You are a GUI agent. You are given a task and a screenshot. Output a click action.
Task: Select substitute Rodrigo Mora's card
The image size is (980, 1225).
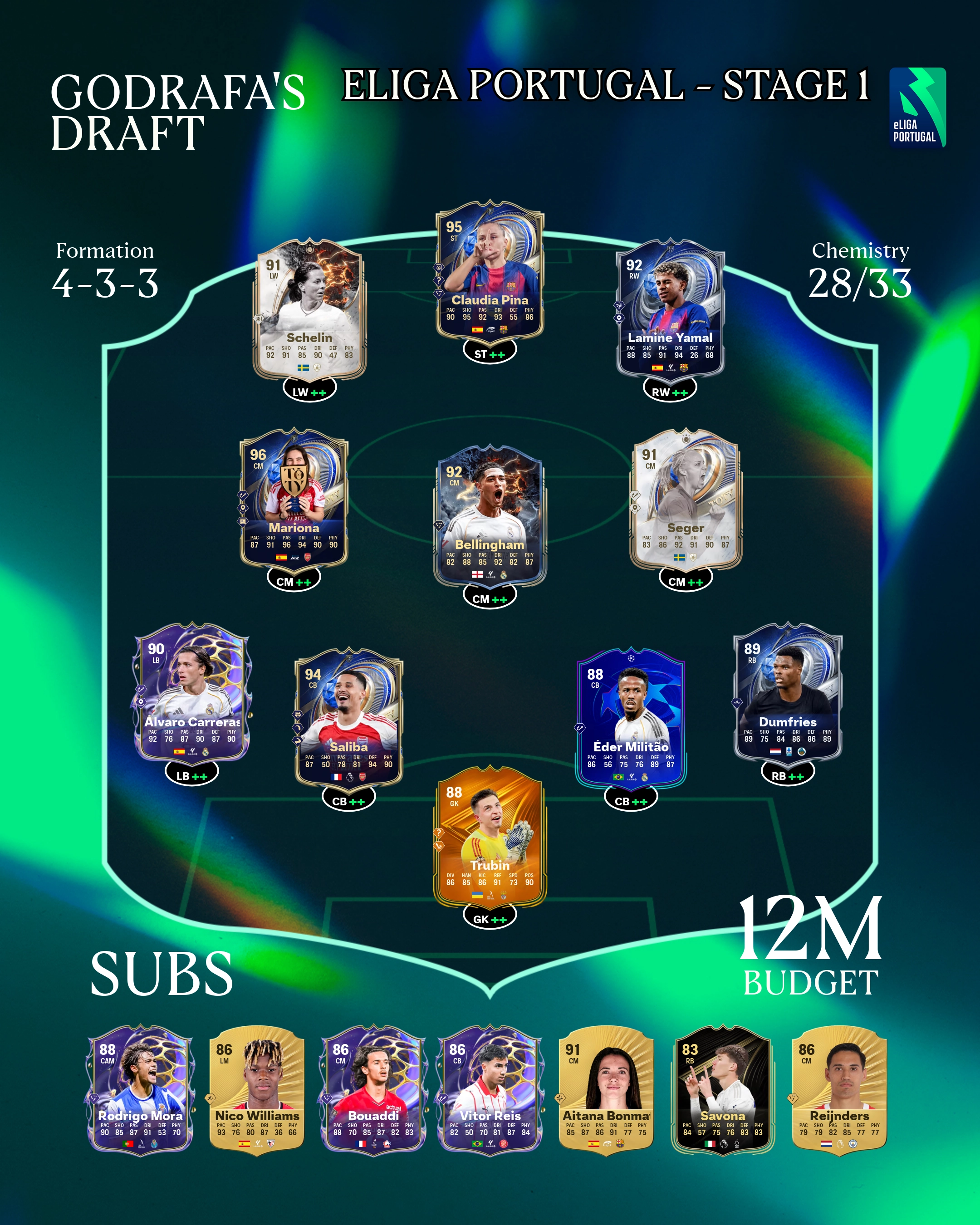[140, 1091]
